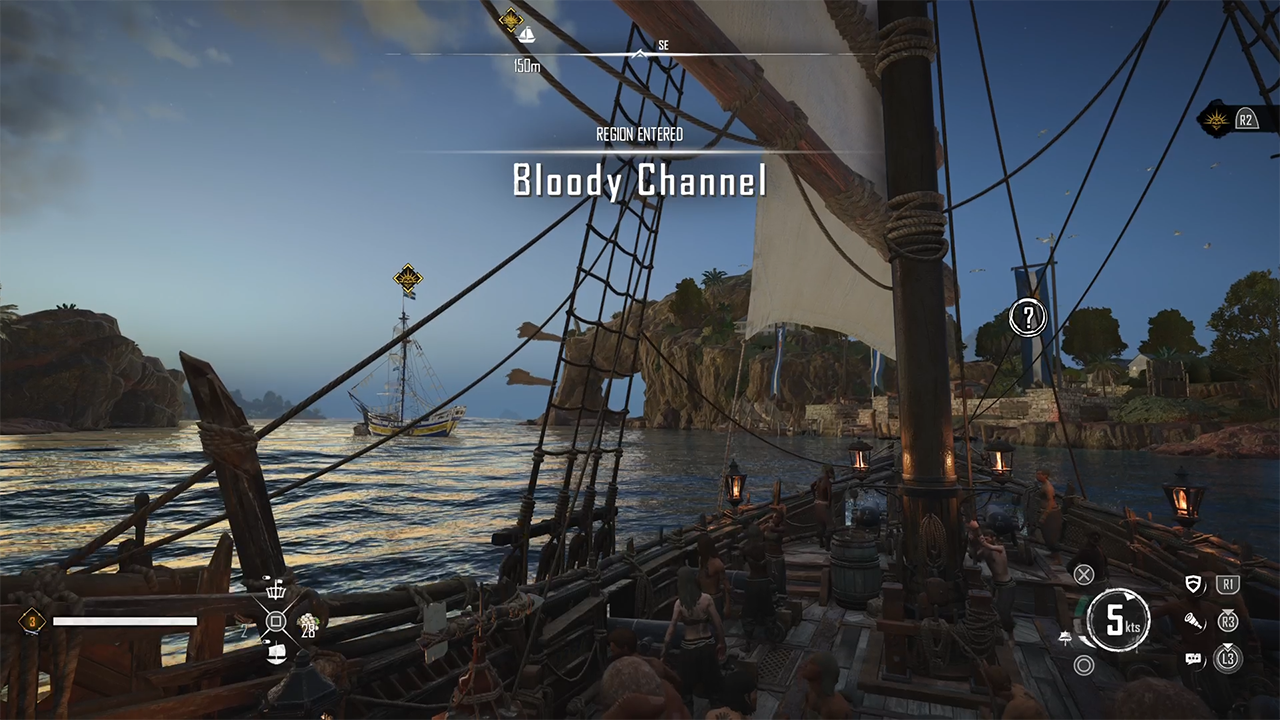
Task: Open the chat bubble icon
Action: (1193, 658)
